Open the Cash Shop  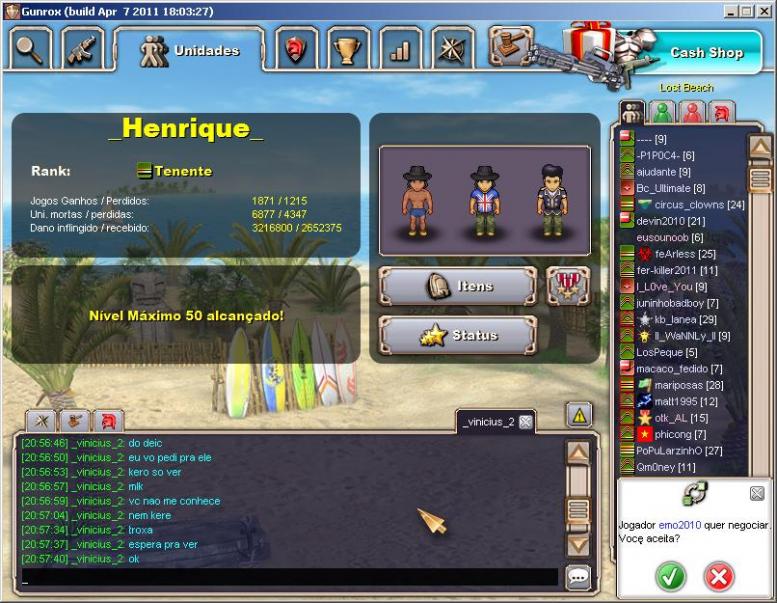pos(706,53)
